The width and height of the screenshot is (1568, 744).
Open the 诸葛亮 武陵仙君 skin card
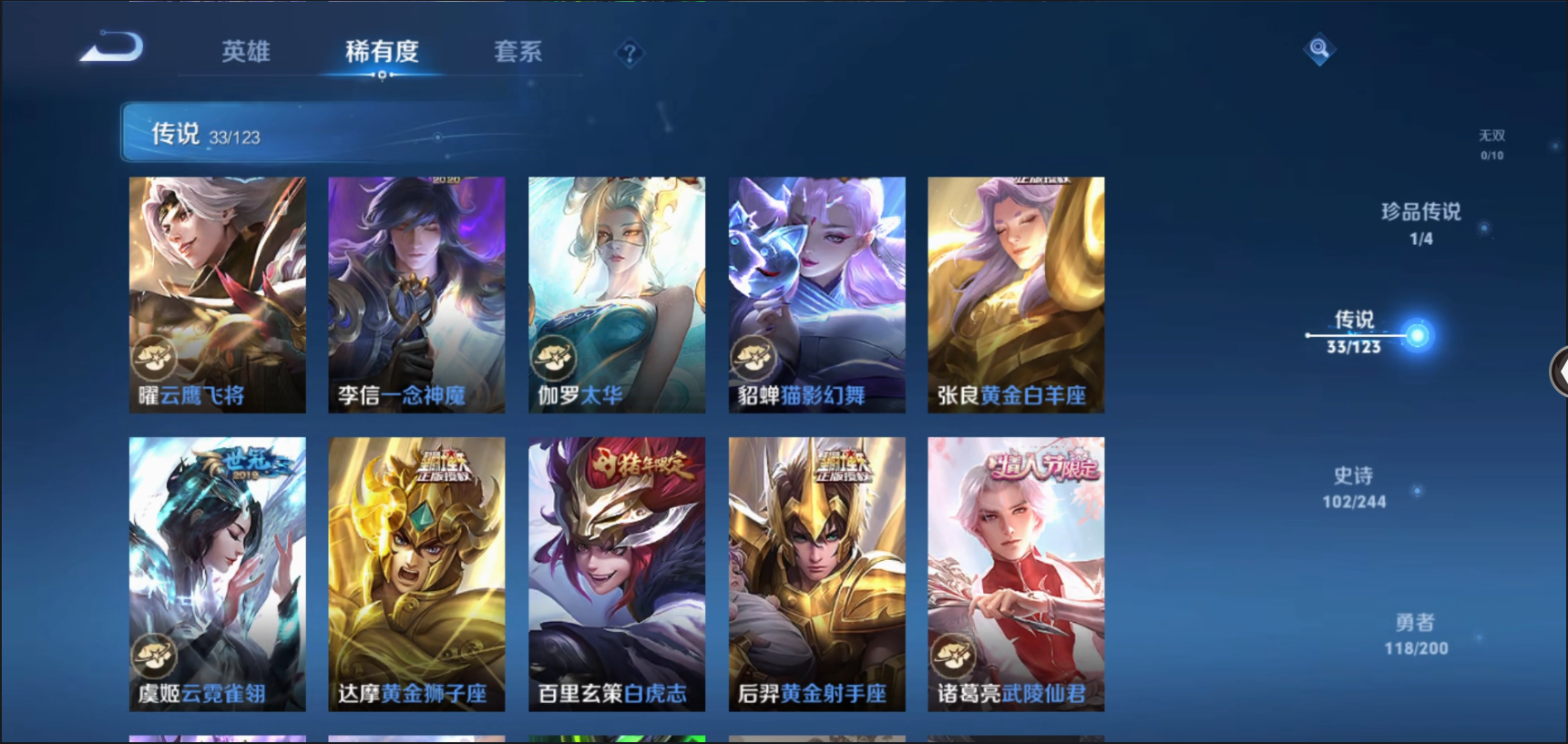(x=1016, y=574)
